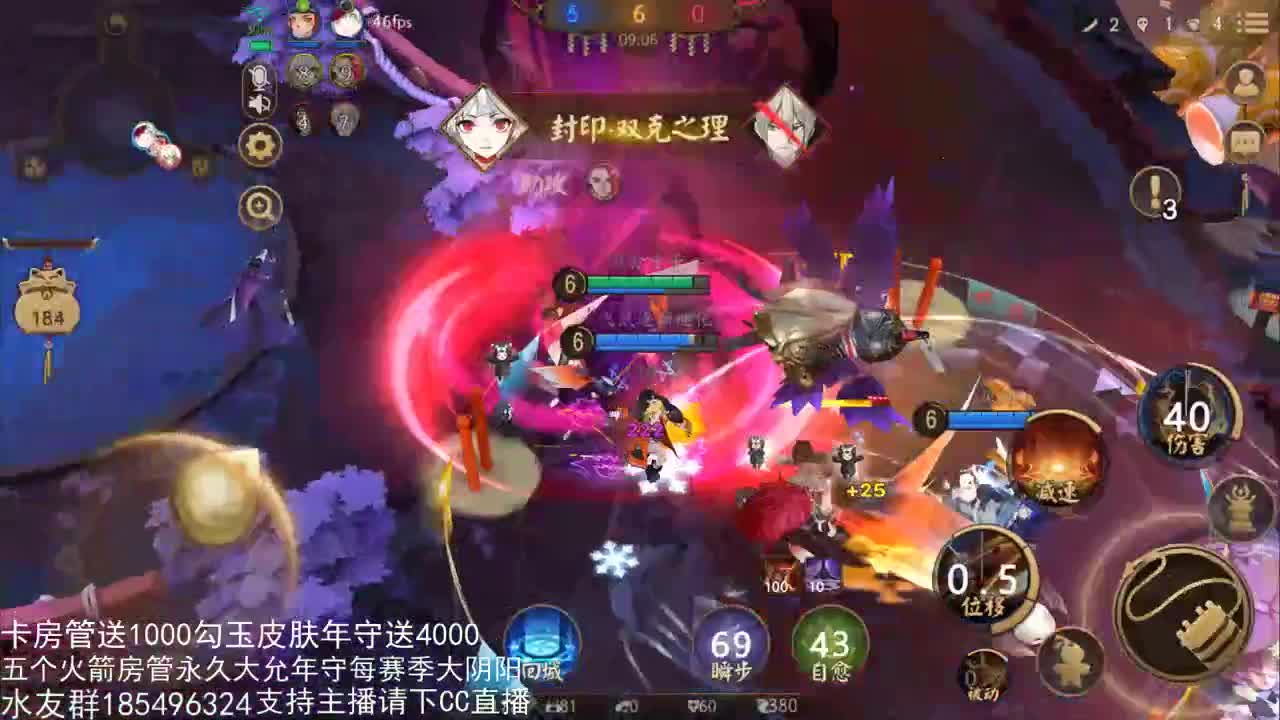Open the chat speech-bubble panel
Image resolution: width=1280 pixels, height=720 pixels.
point(1244,140)
